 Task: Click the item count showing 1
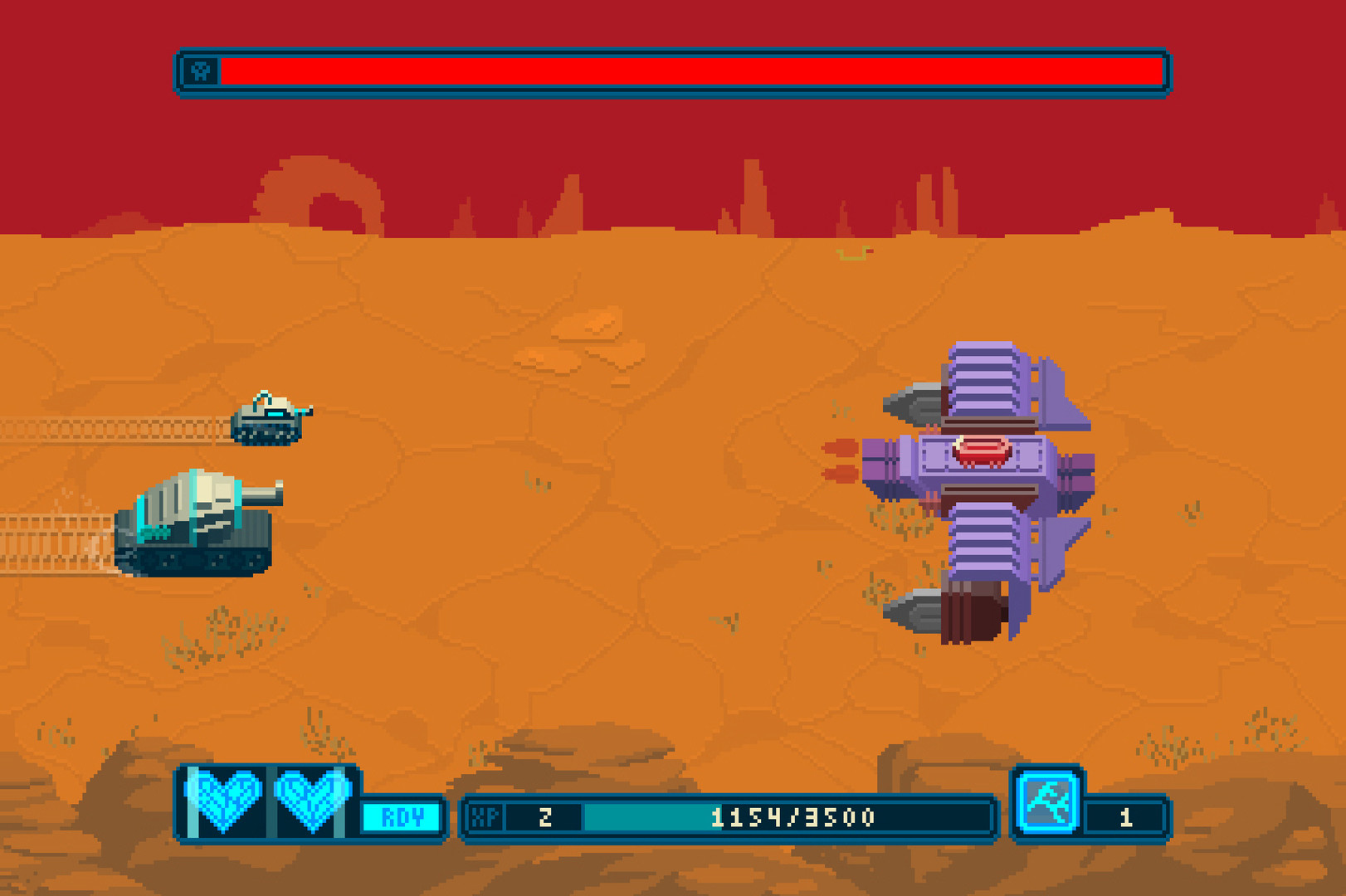tap(1124, 816)
